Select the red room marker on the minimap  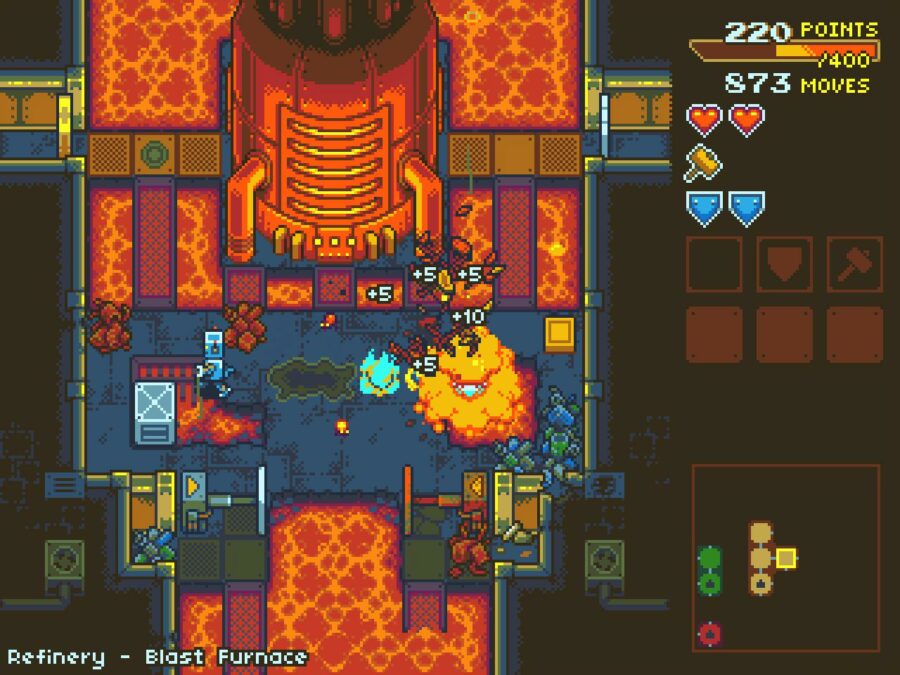[709, 633]
